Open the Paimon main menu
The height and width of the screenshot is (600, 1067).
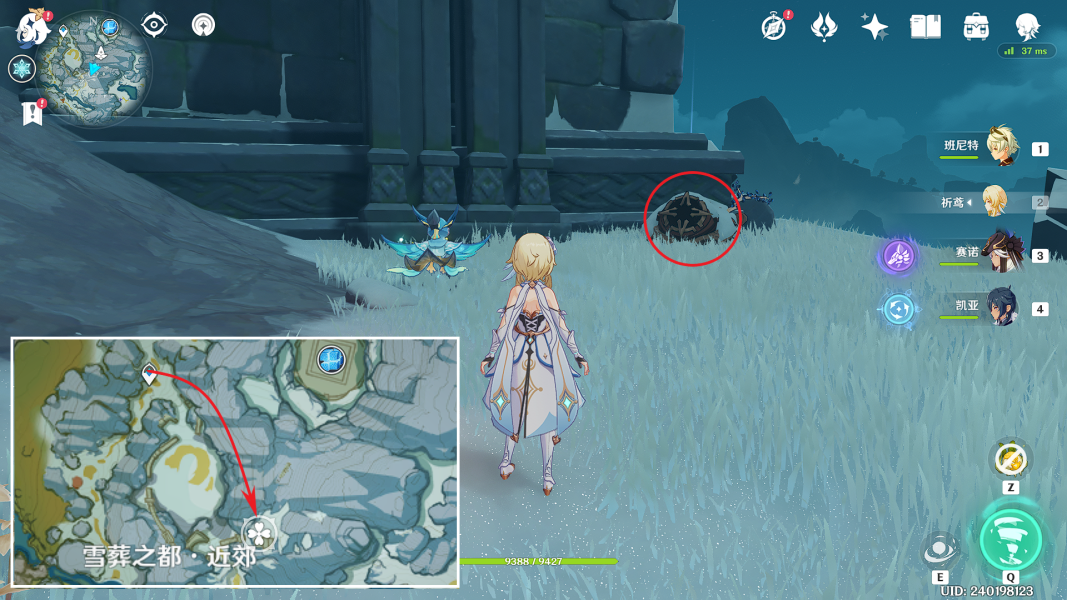click(33, 29)
